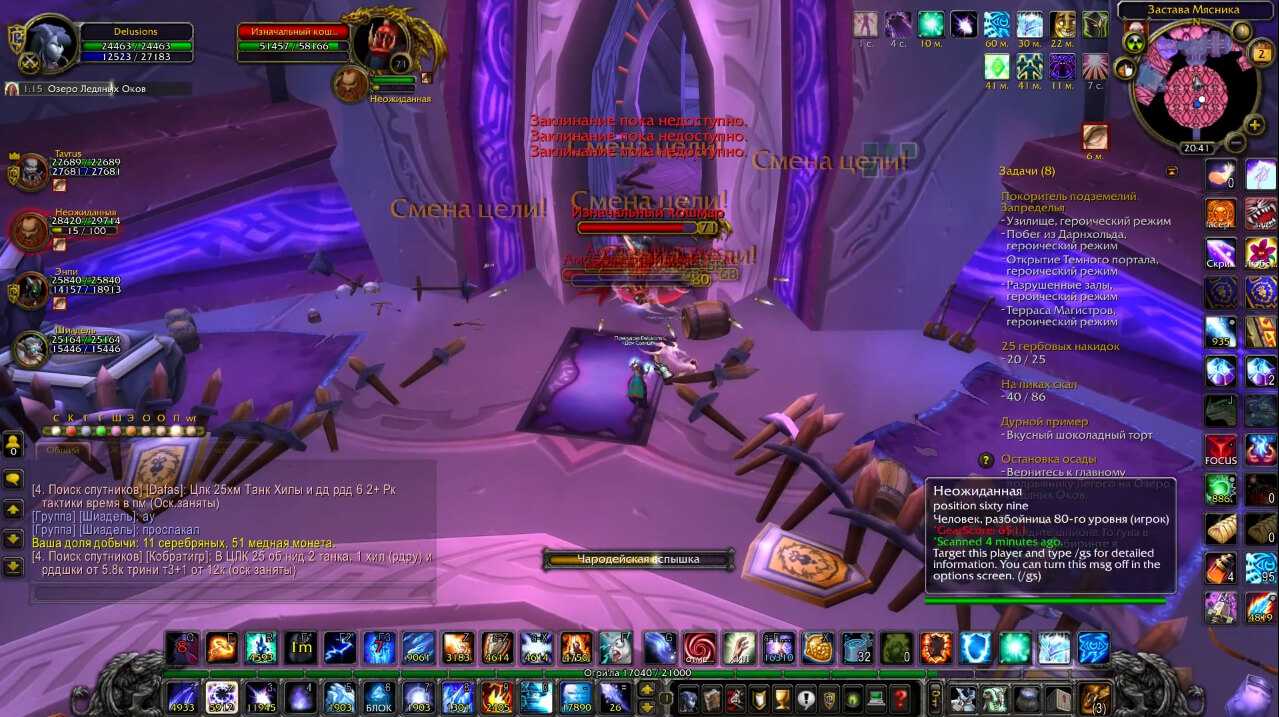The image size is (1279, 717).
Task: Activate the red swirl spell icon
Action: (x=699, y=648)
